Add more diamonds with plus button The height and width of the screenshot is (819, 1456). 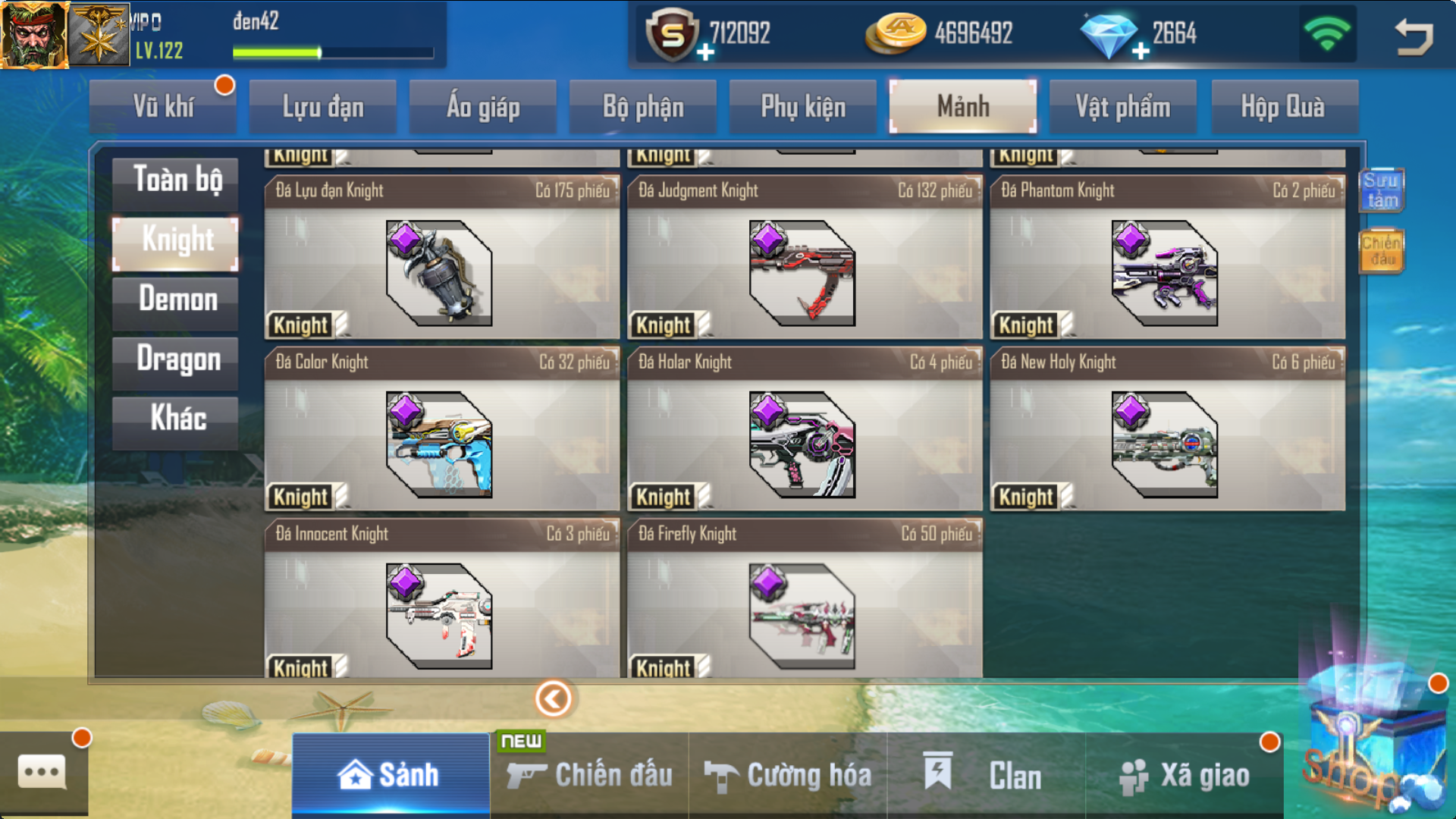click(x=1141, y=52)
